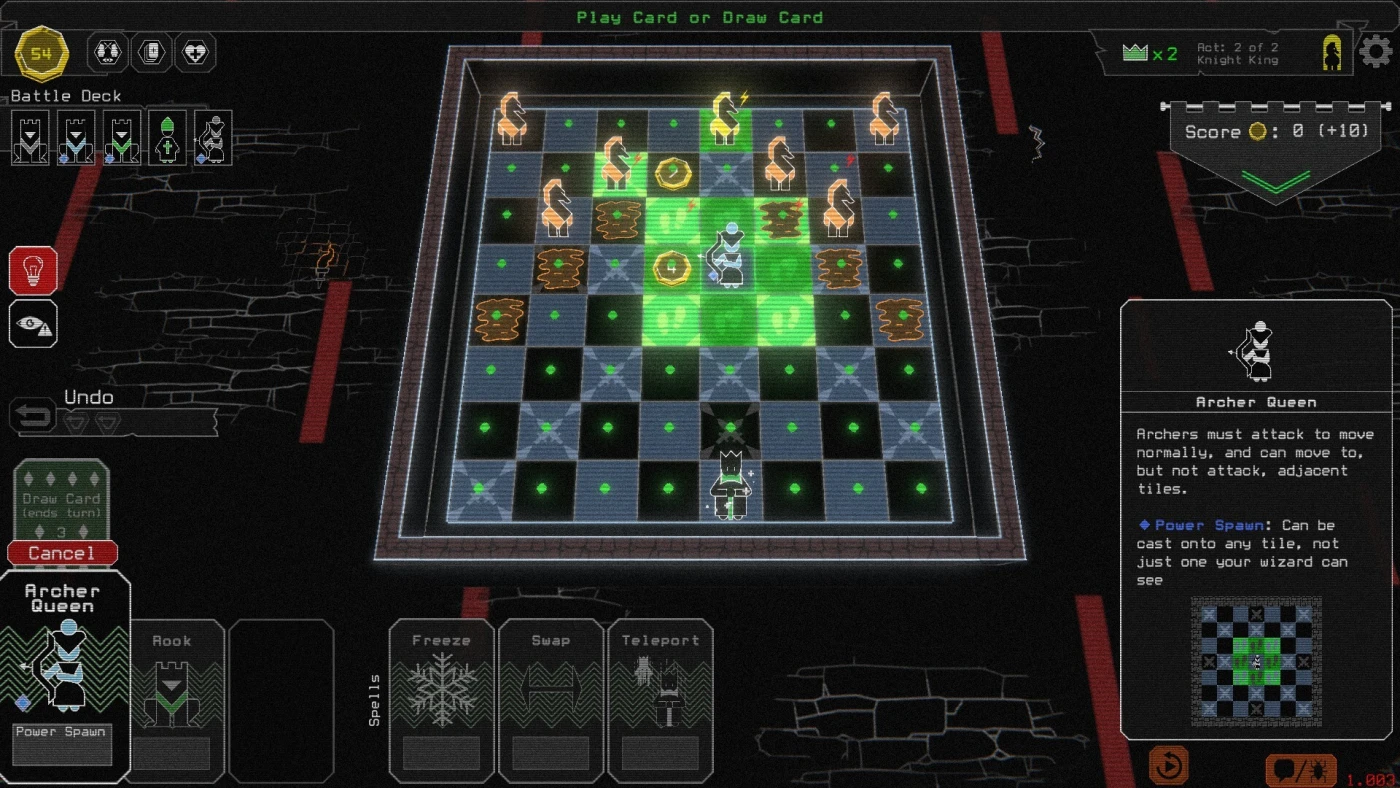Cancel the selected card
The image size is (1400, 788).
coord(62,553)
